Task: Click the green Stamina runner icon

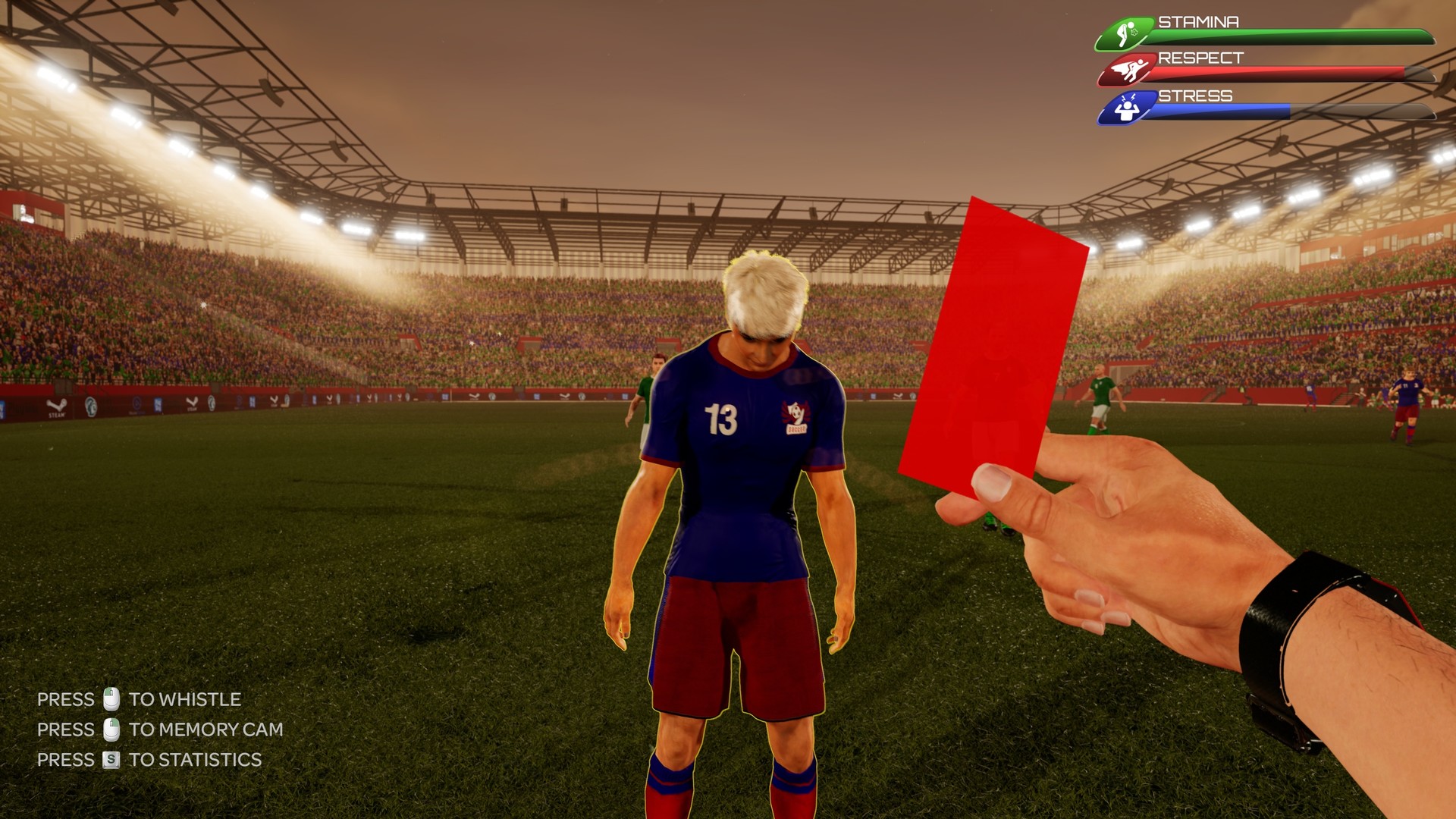Action: pyautogui.click(x=1125, y=30)
